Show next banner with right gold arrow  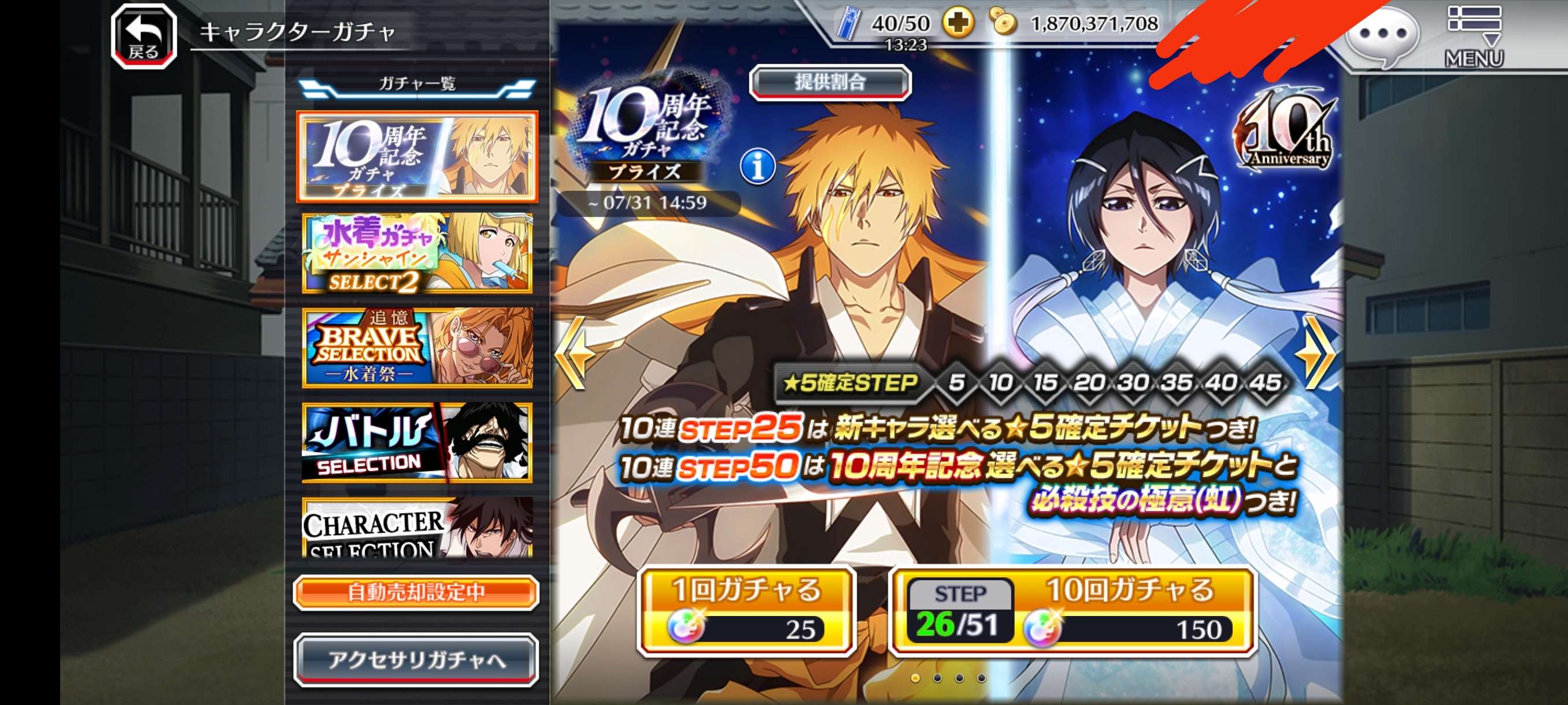[1316, 353]
